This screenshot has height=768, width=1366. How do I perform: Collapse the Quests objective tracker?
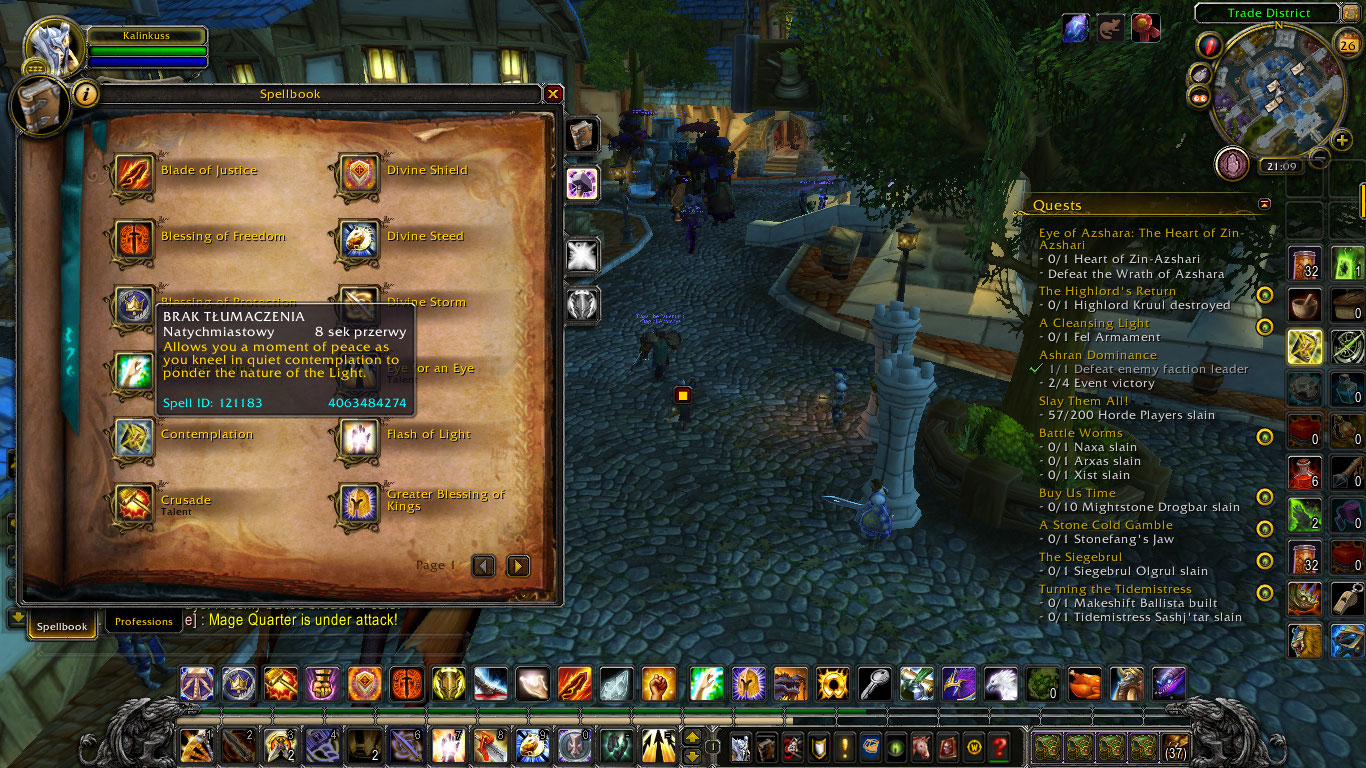(1263, 203)
